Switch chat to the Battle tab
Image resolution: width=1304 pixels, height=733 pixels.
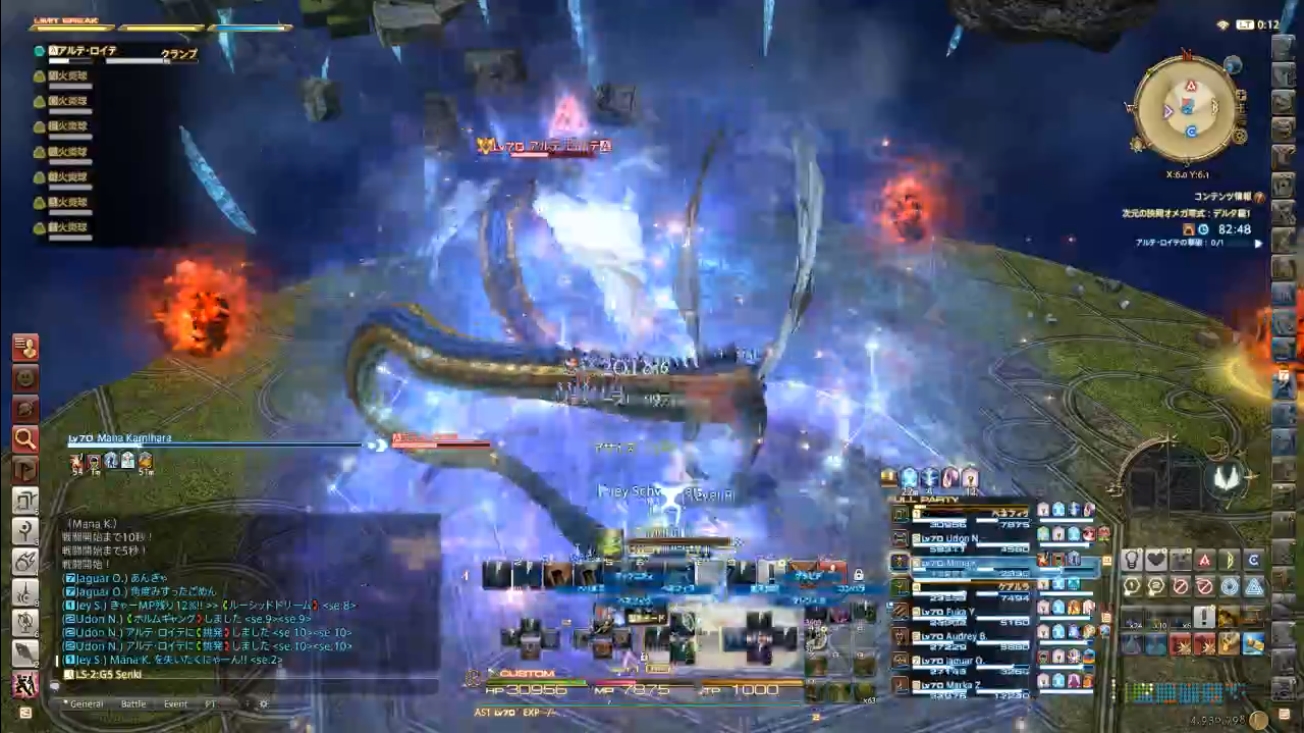pyautogui.click(x=133, y=704)
